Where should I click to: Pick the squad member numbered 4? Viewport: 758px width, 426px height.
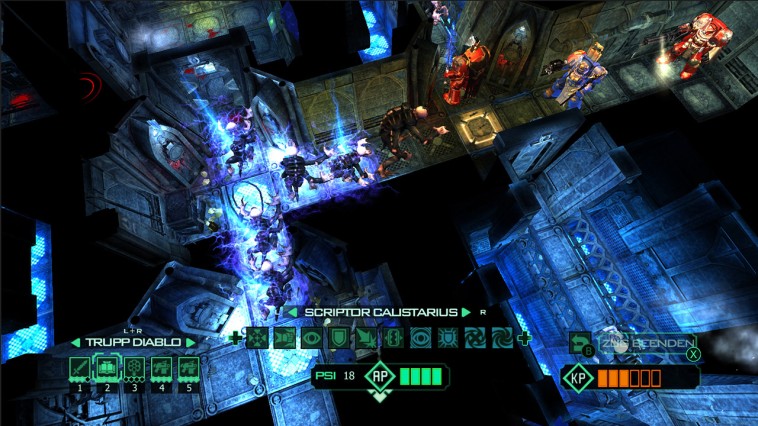[x=160, y=369]
